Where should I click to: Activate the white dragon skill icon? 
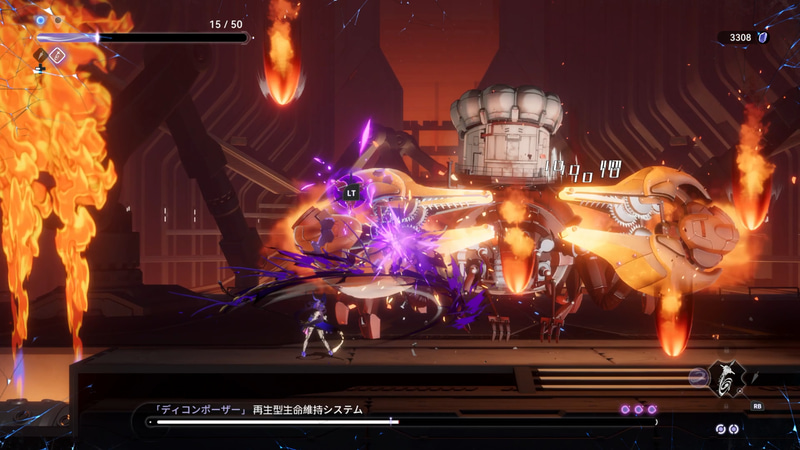click(727, 377)
